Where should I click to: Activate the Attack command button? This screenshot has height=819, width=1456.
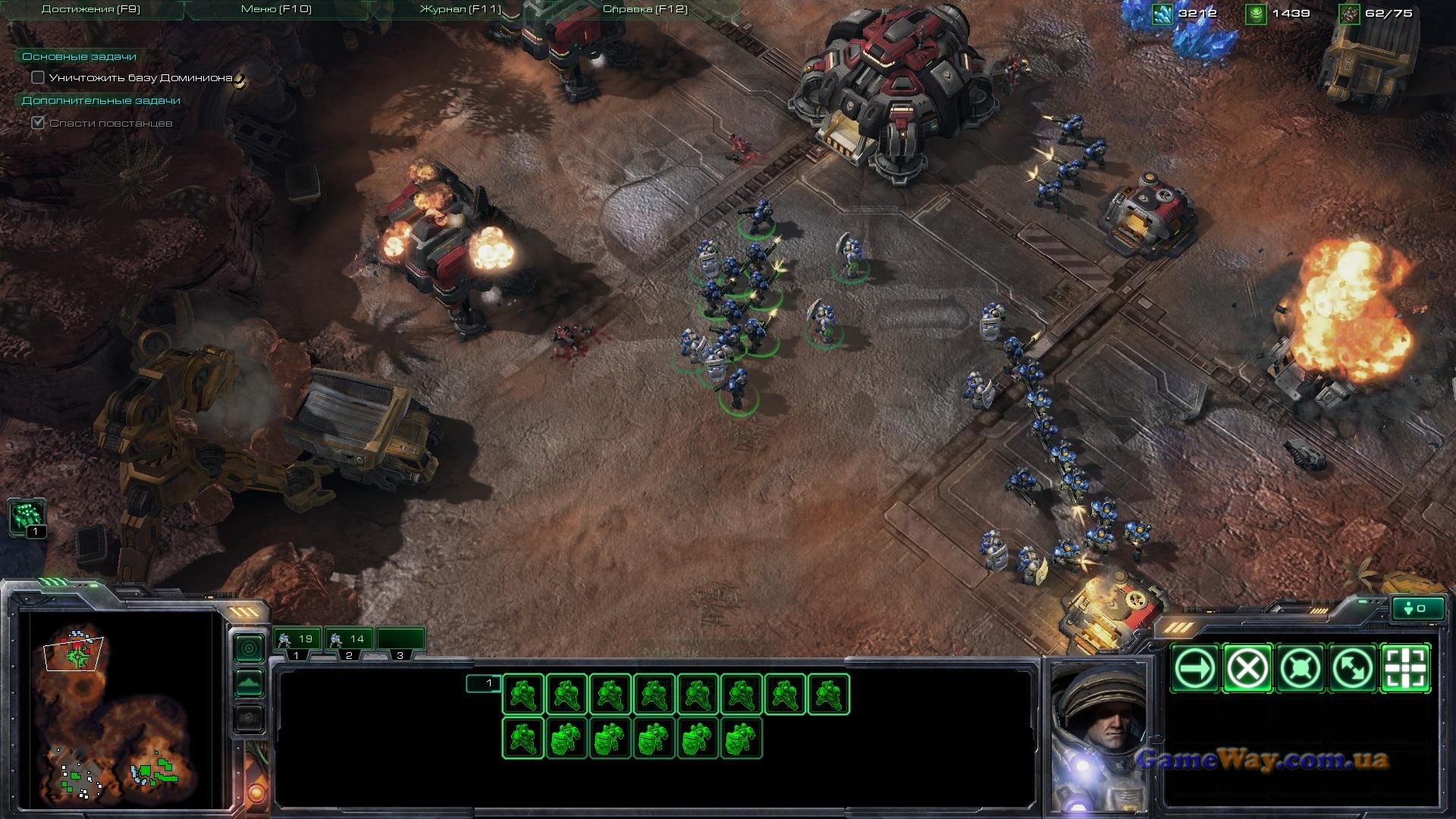pyautogui.click(x=1406, y=669)
